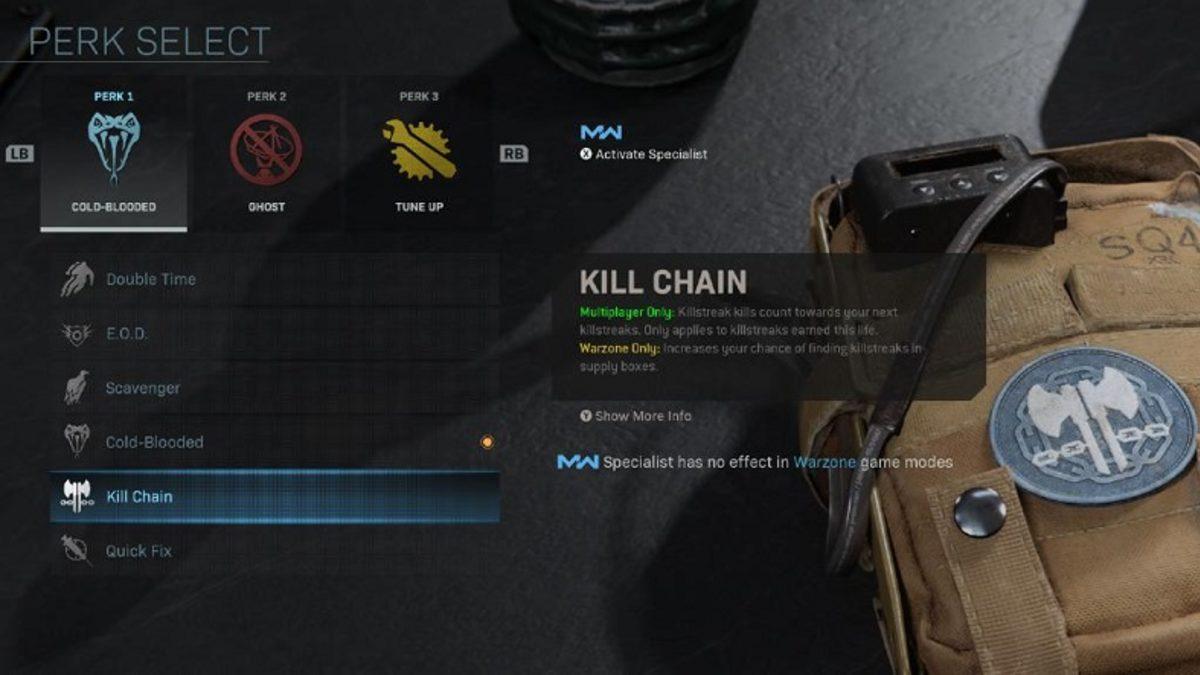Pick the Scavenger perk
The width and height of the screenshot is (1200, 675).
click(273, 388)
